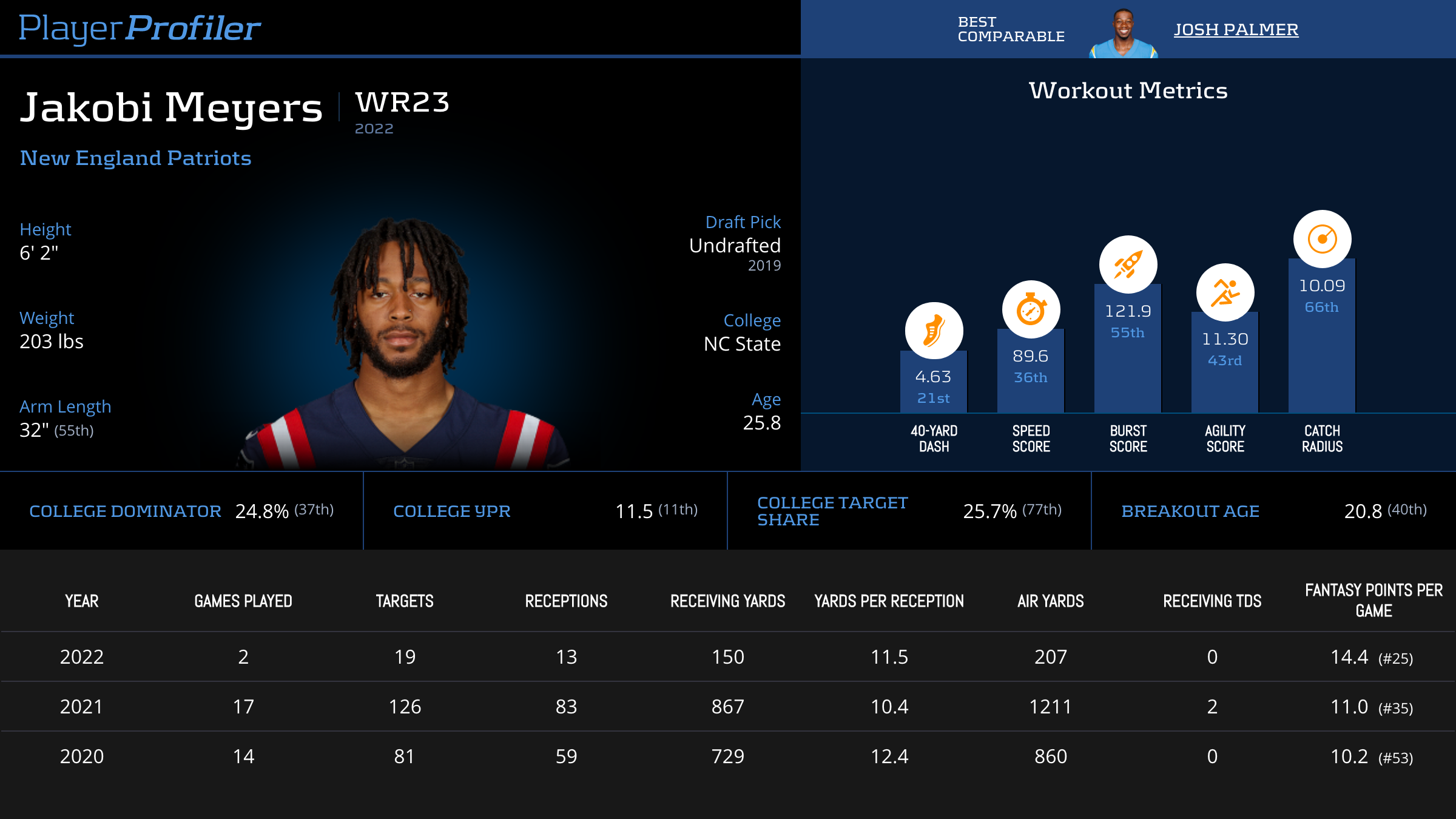Image resolution: width=1456 pixels, height=819 pixels.
Task: Select the 2021 season stats row
Action: click(728, 707)
